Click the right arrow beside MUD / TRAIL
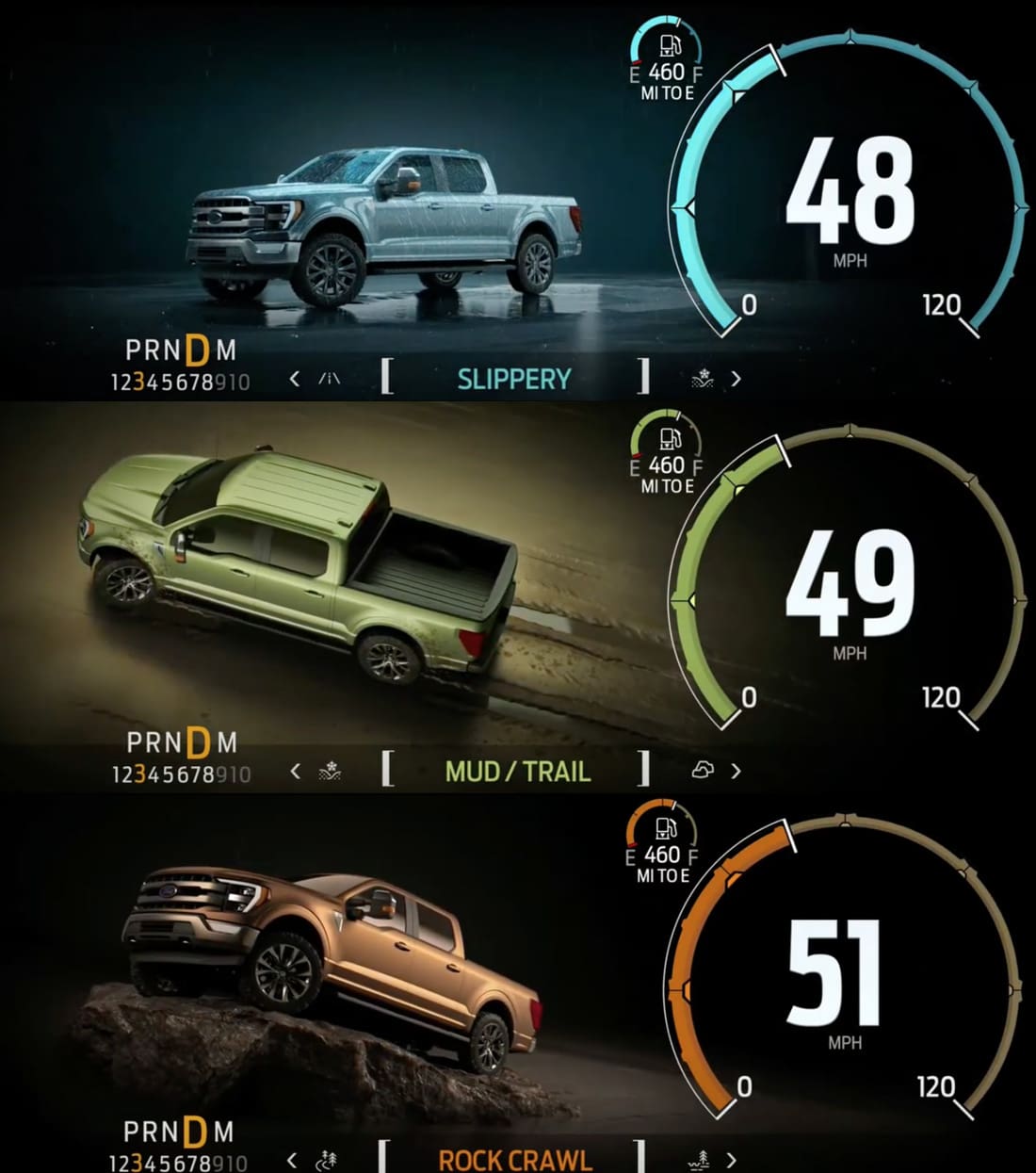 click(736, 772)
